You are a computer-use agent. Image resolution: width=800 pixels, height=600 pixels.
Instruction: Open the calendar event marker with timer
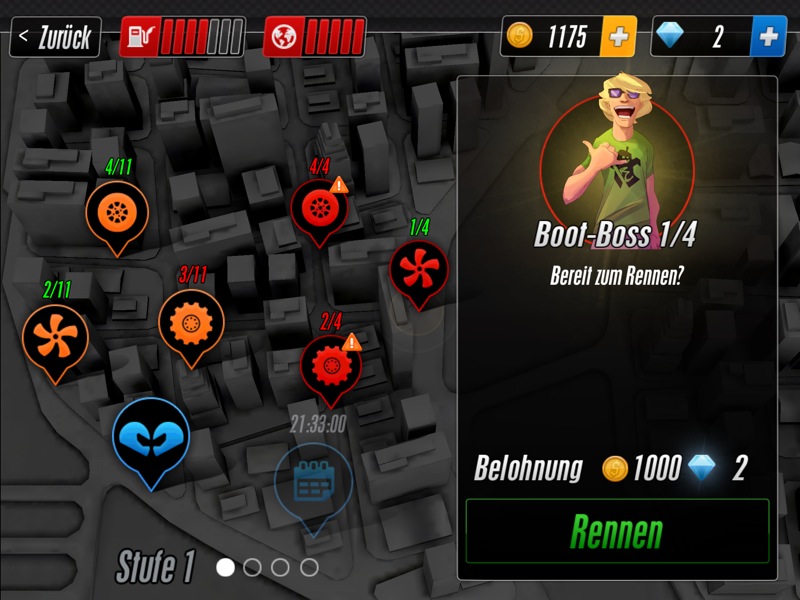pos(313,484)
